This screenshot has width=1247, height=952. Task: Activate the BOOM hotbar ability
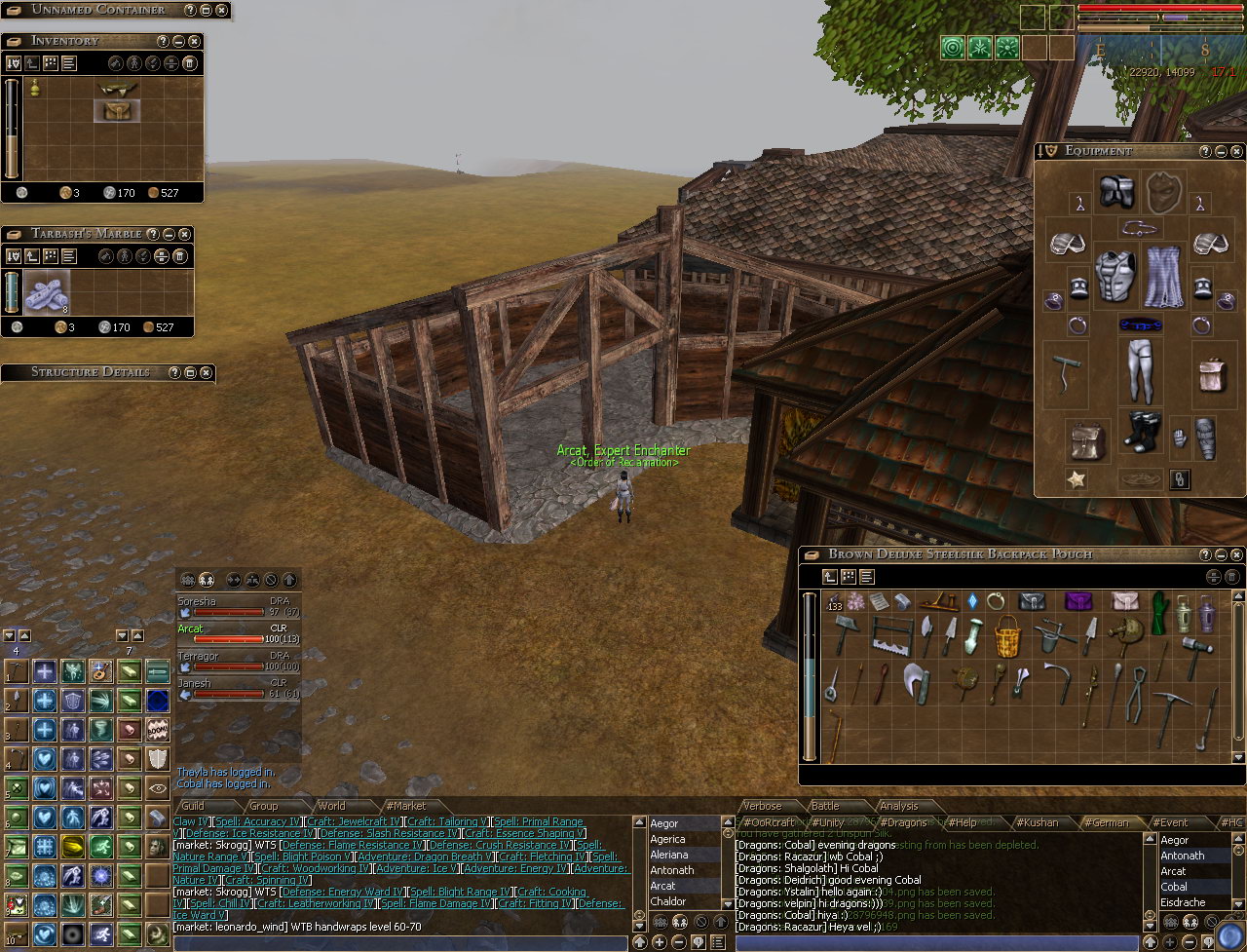pos(158,728)
